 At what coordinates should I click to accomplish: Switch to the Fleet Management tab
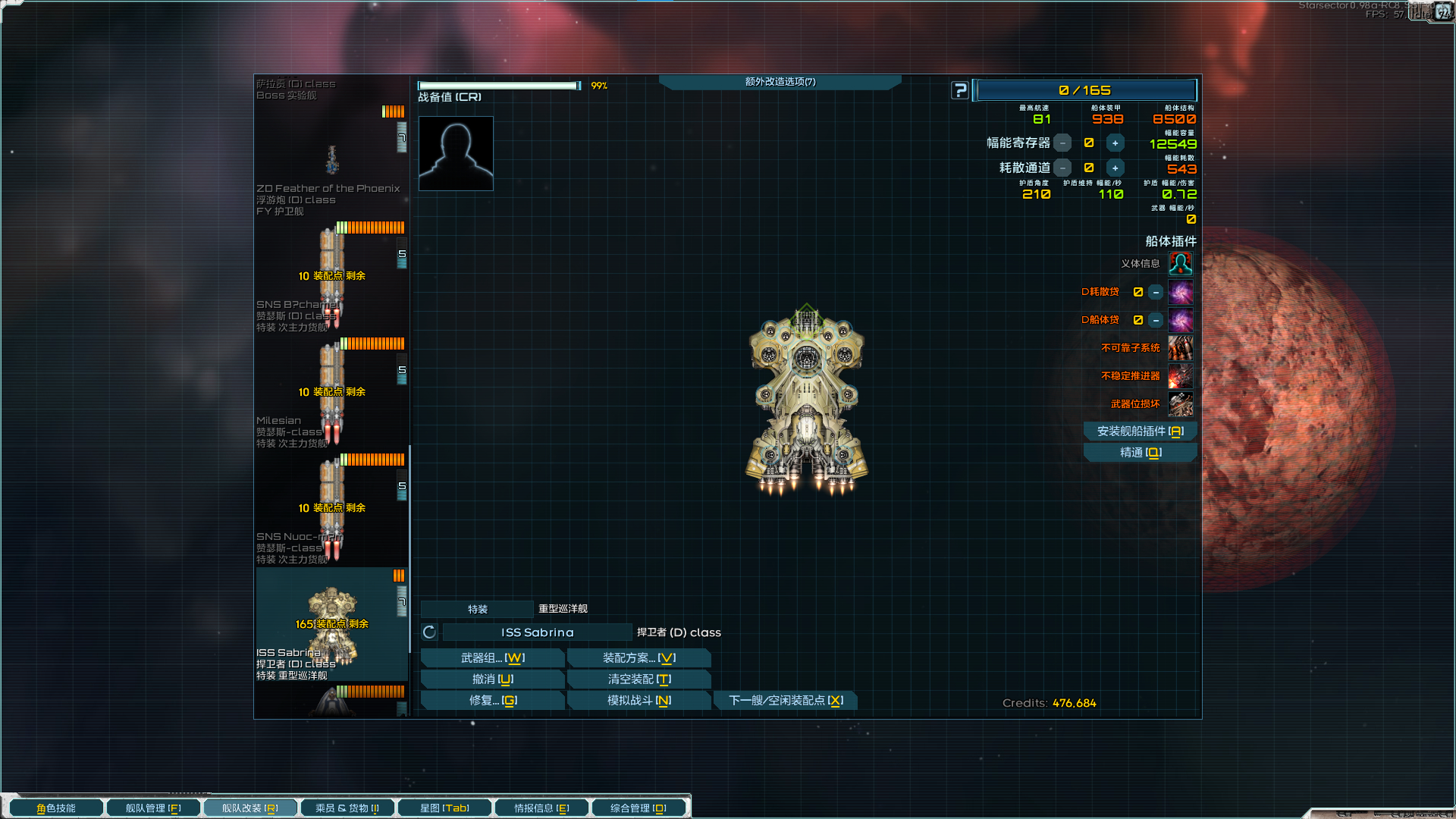click(153, 808)
